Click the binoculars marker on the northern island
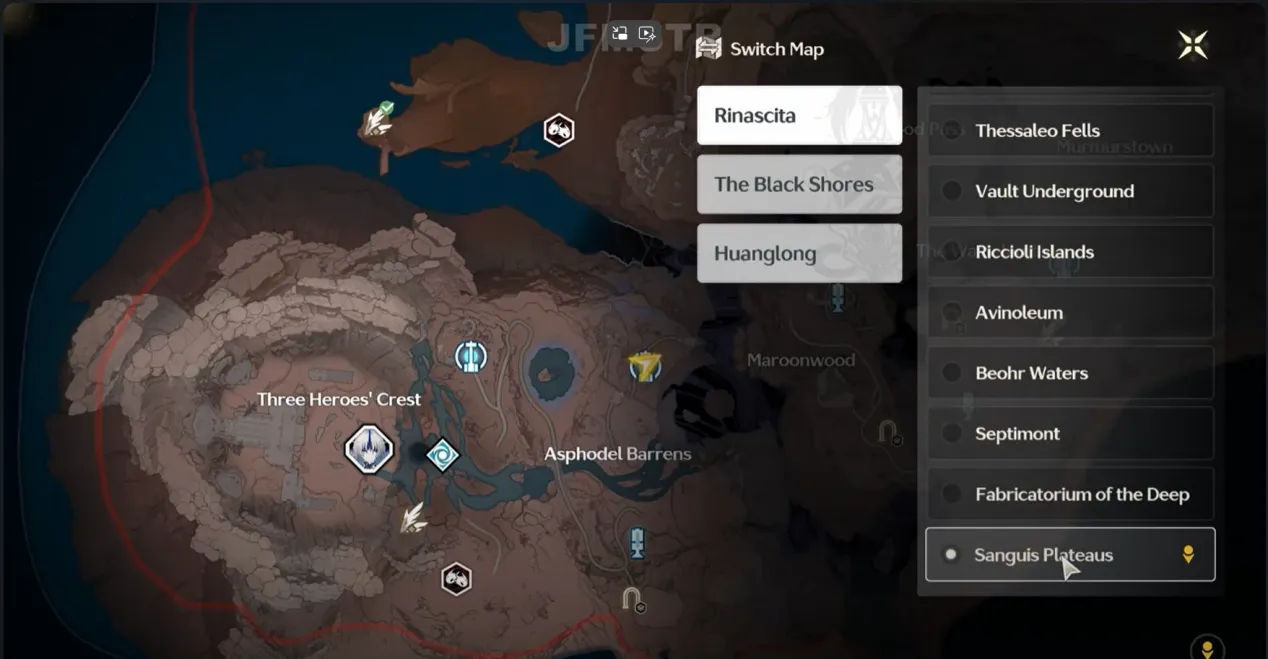1268x659 pixels. (558, 130)
